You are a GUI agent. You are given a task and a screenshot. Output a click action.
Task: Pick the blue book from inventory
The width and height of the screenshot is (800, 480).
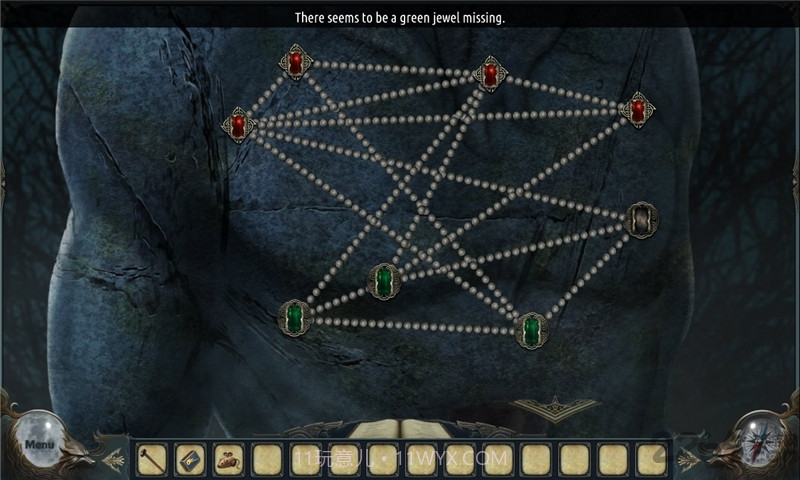pos(190,459)
